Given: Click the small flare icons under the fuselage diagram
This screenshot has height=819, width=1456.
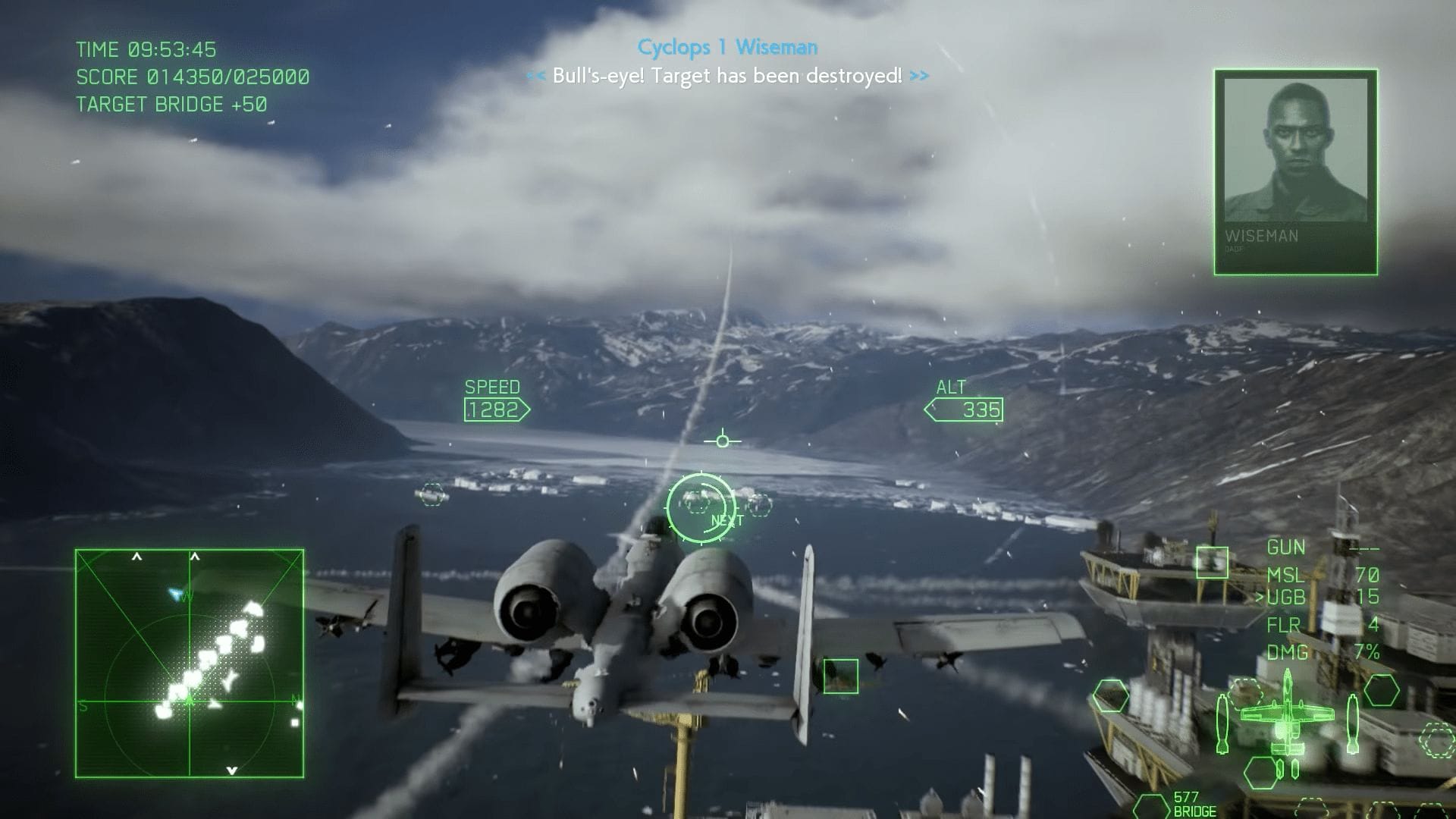Looking at the screenshot, I should pyautogui.click(x=1287, y=769).
